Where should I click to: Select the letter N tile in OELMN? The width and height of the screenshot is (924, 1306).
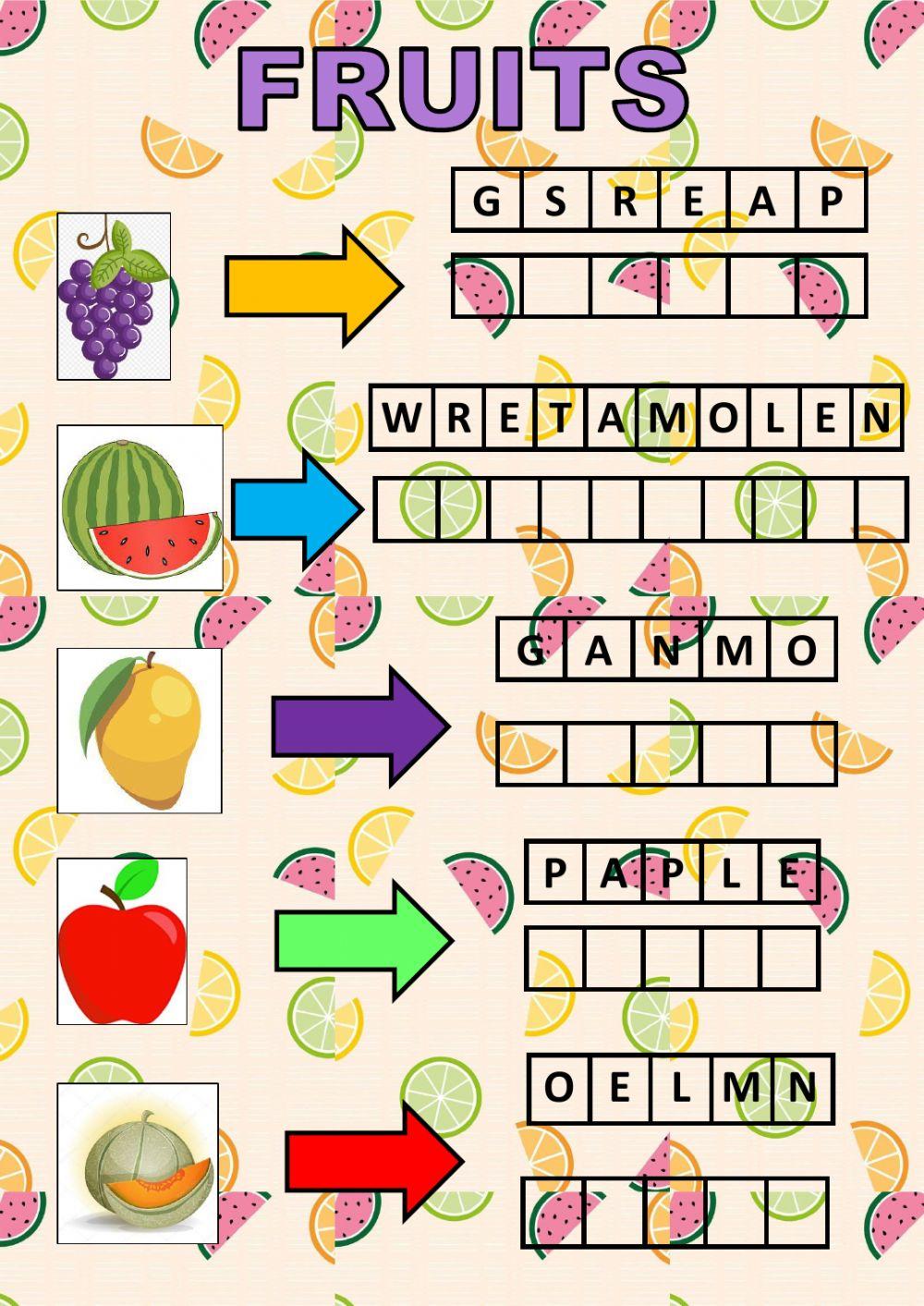pyautogui.click(x=802, y=1088)
